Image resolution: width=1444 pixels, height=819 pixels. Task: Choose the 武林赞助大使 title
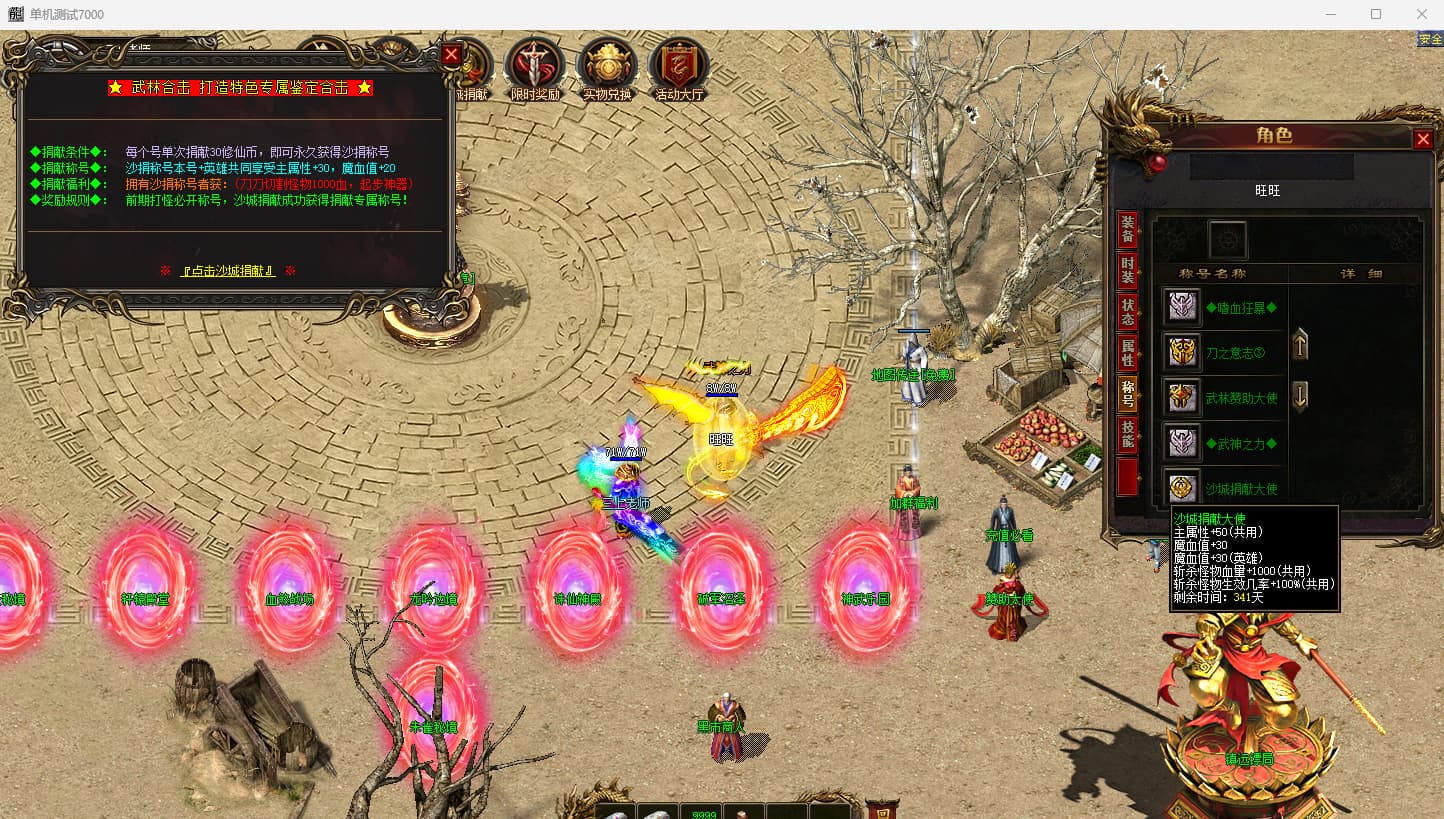click(x=1241, y=398)
